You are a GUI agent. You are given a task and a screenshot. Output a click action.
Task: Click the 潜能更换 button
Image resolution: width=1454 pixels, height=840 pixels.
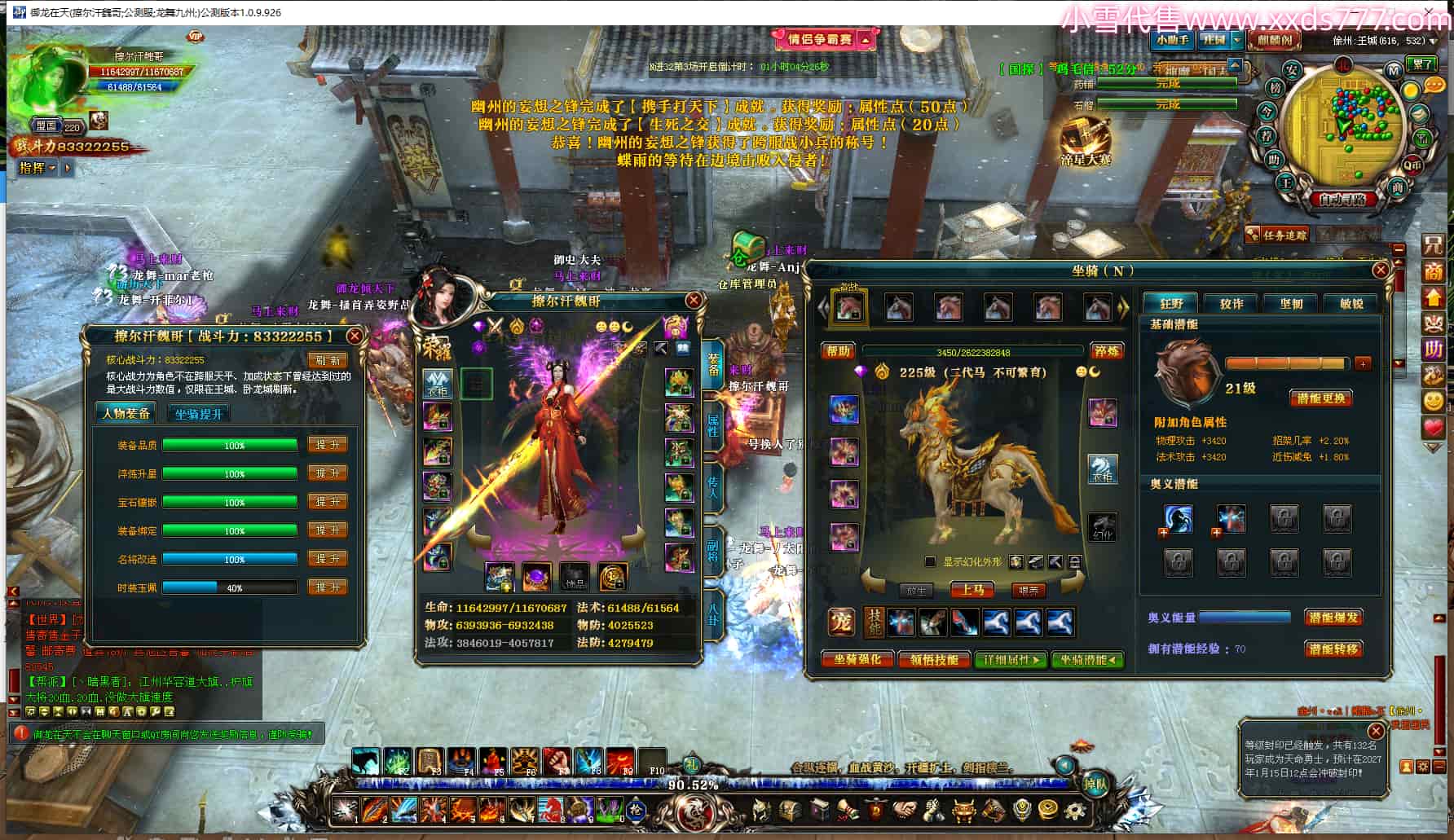(1321, 398)
